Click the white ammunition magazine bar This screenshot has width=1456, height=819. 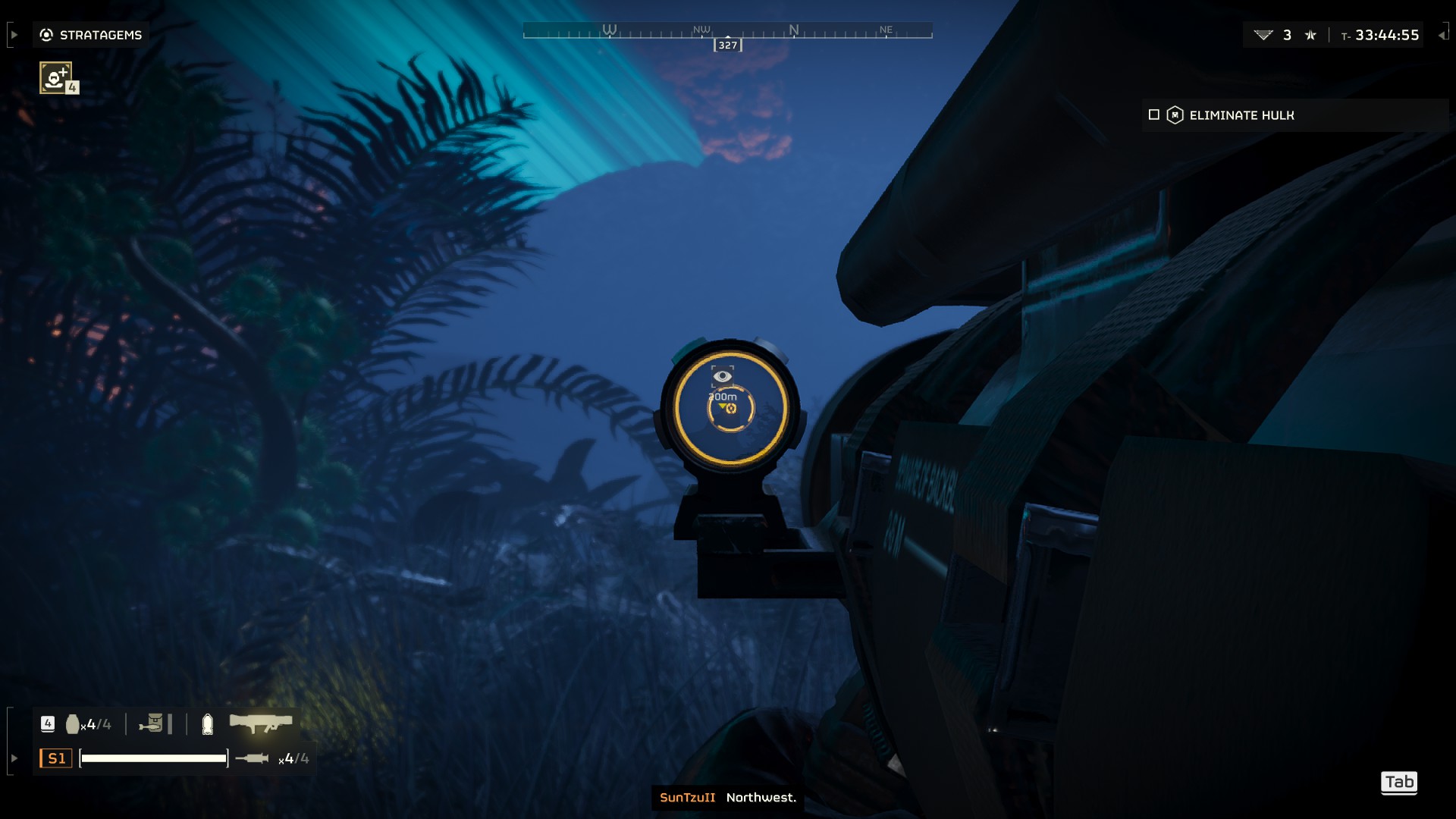click(154, 758)
